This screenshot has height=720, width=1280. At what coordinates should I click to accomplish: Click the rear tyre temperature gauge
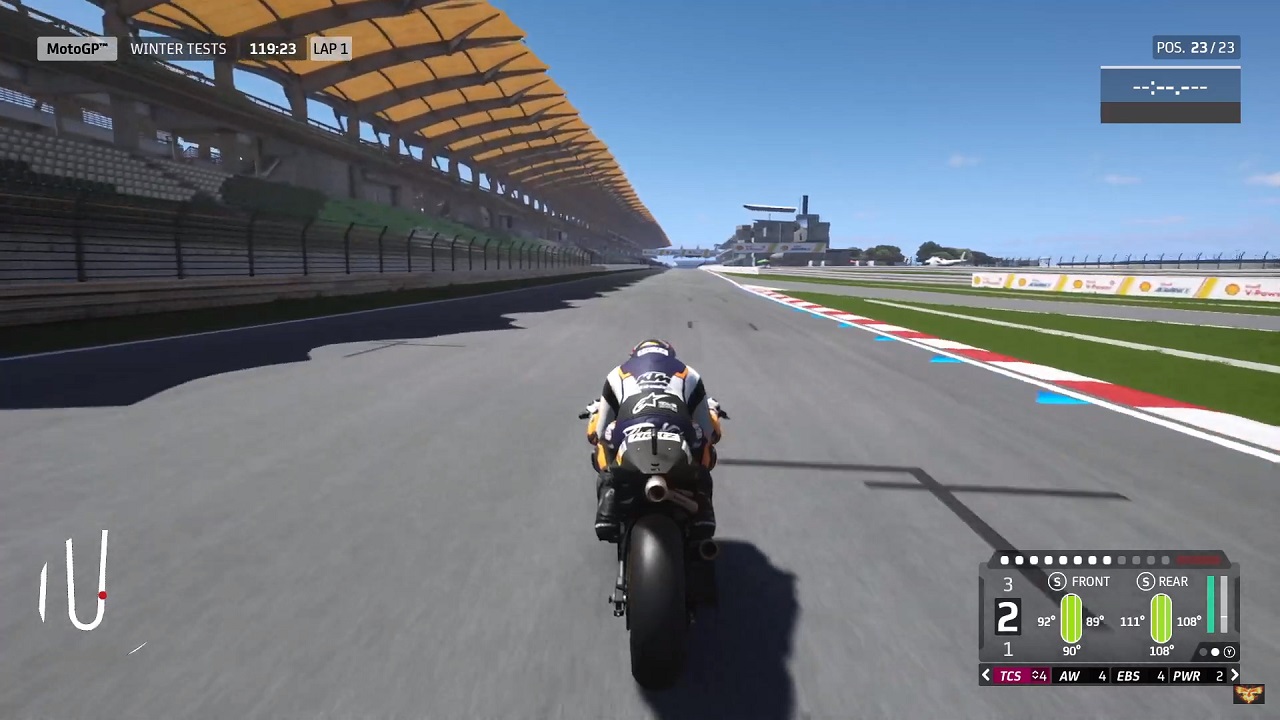click(1161, 617)
